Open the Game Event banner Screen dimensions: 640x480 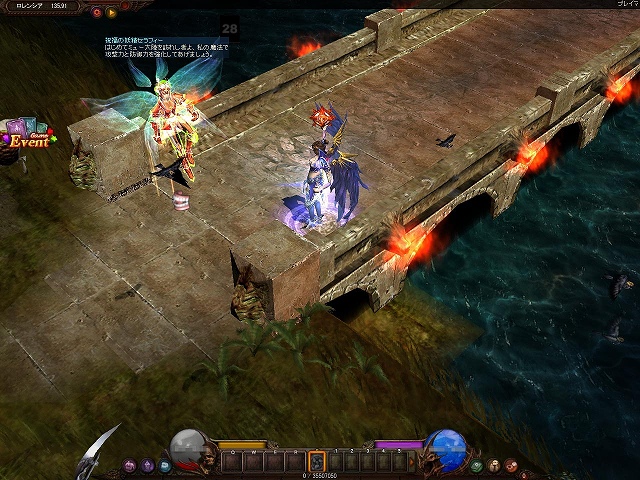point(27,138)
